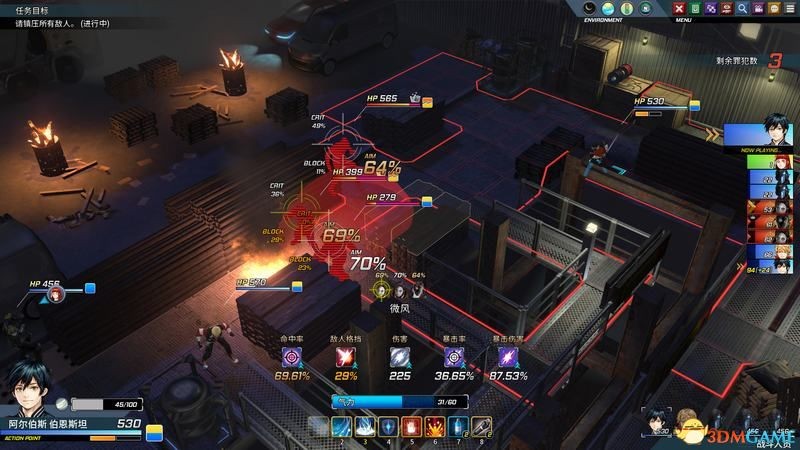
Task: Trigger the orange explosion skill in slot 6
Action: tap(434, 427)
